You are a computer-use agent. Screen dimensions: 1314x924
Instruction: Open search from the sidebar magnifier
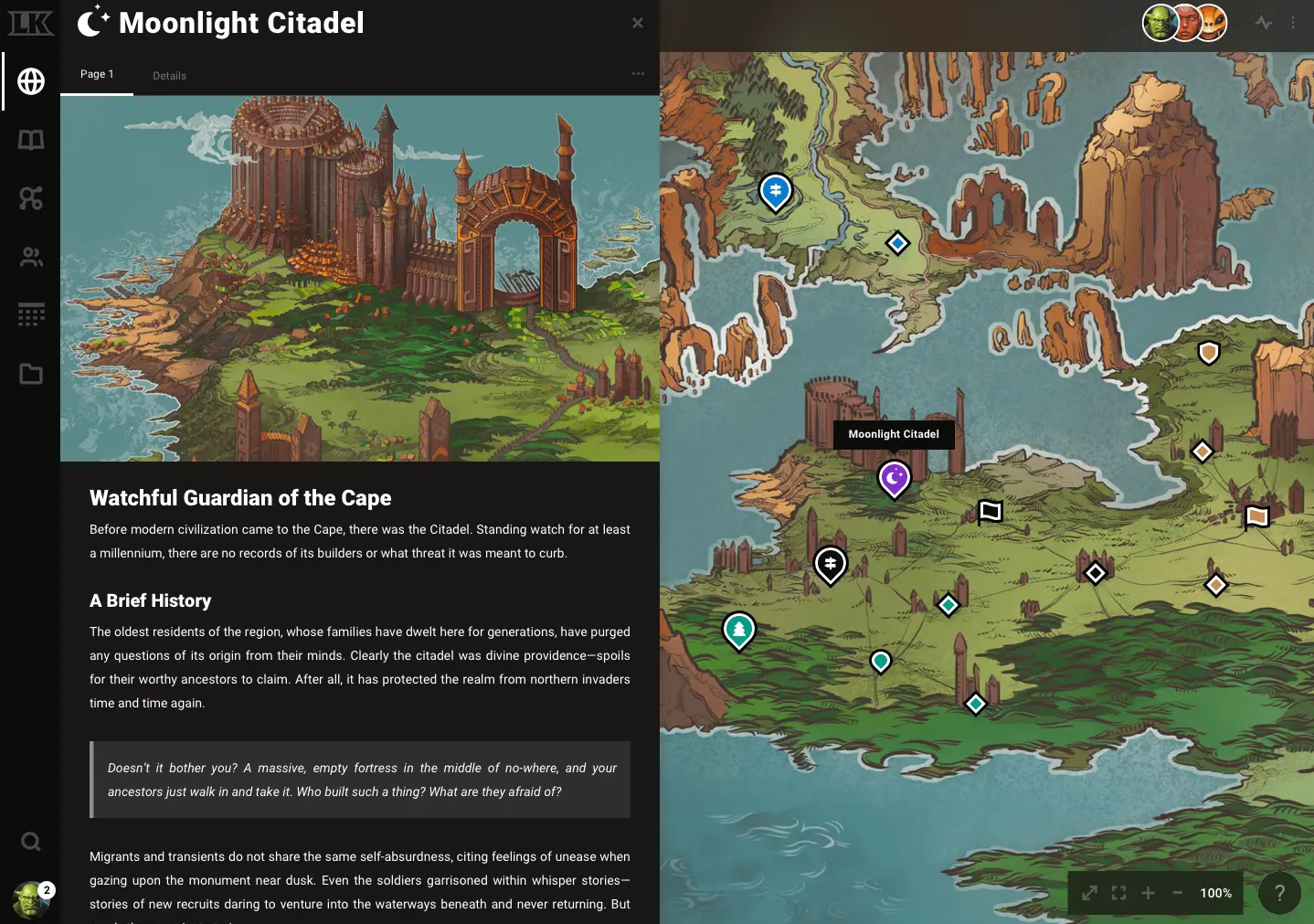[31, 841]
